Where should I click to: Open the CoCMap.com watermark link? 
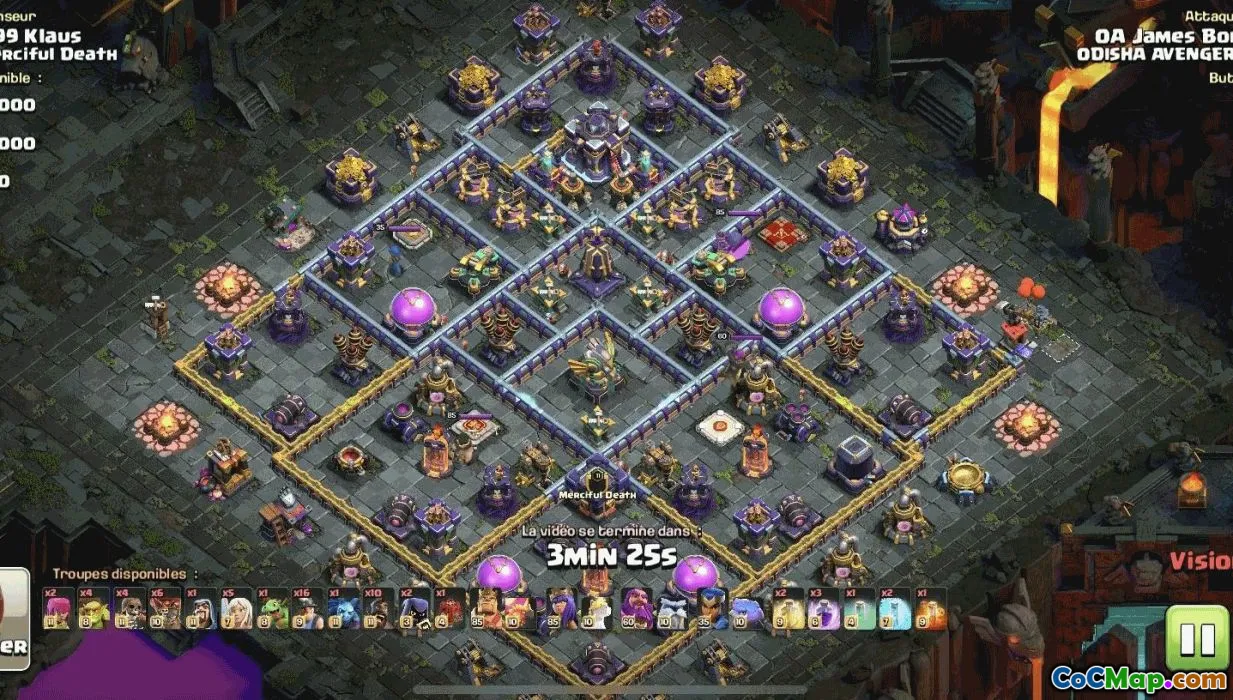1139,679
